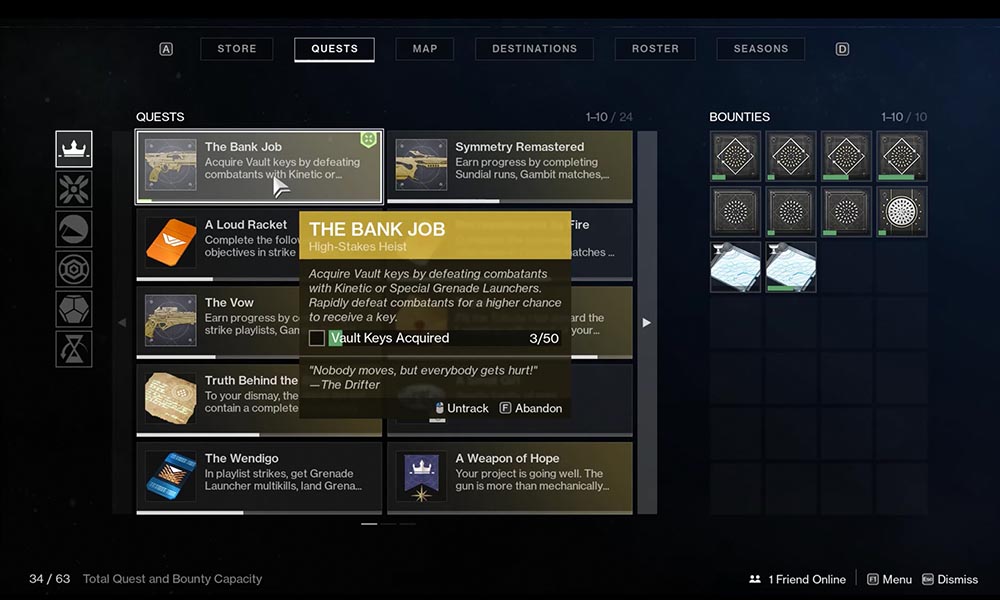Screen dimensions: 1000x600
Task: Open the Menu button
Action: (x=888, y=579)
